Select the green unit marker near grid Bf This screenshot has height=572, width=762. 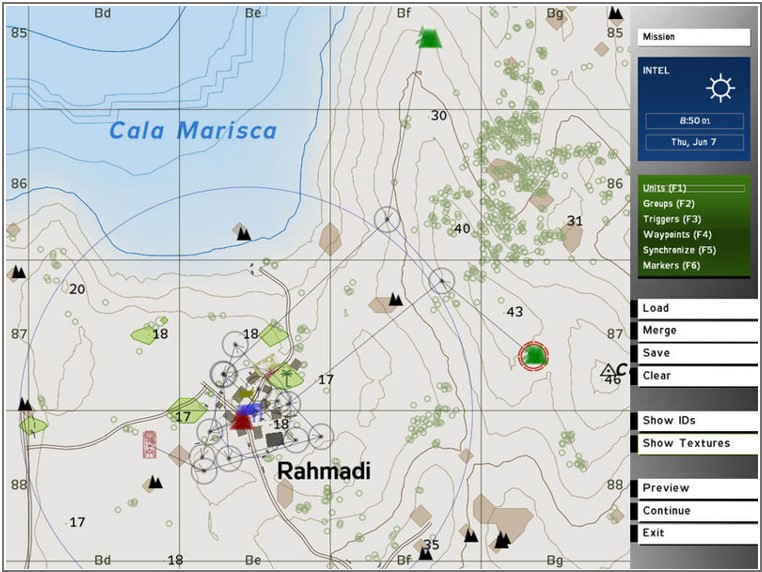point(429,38)
